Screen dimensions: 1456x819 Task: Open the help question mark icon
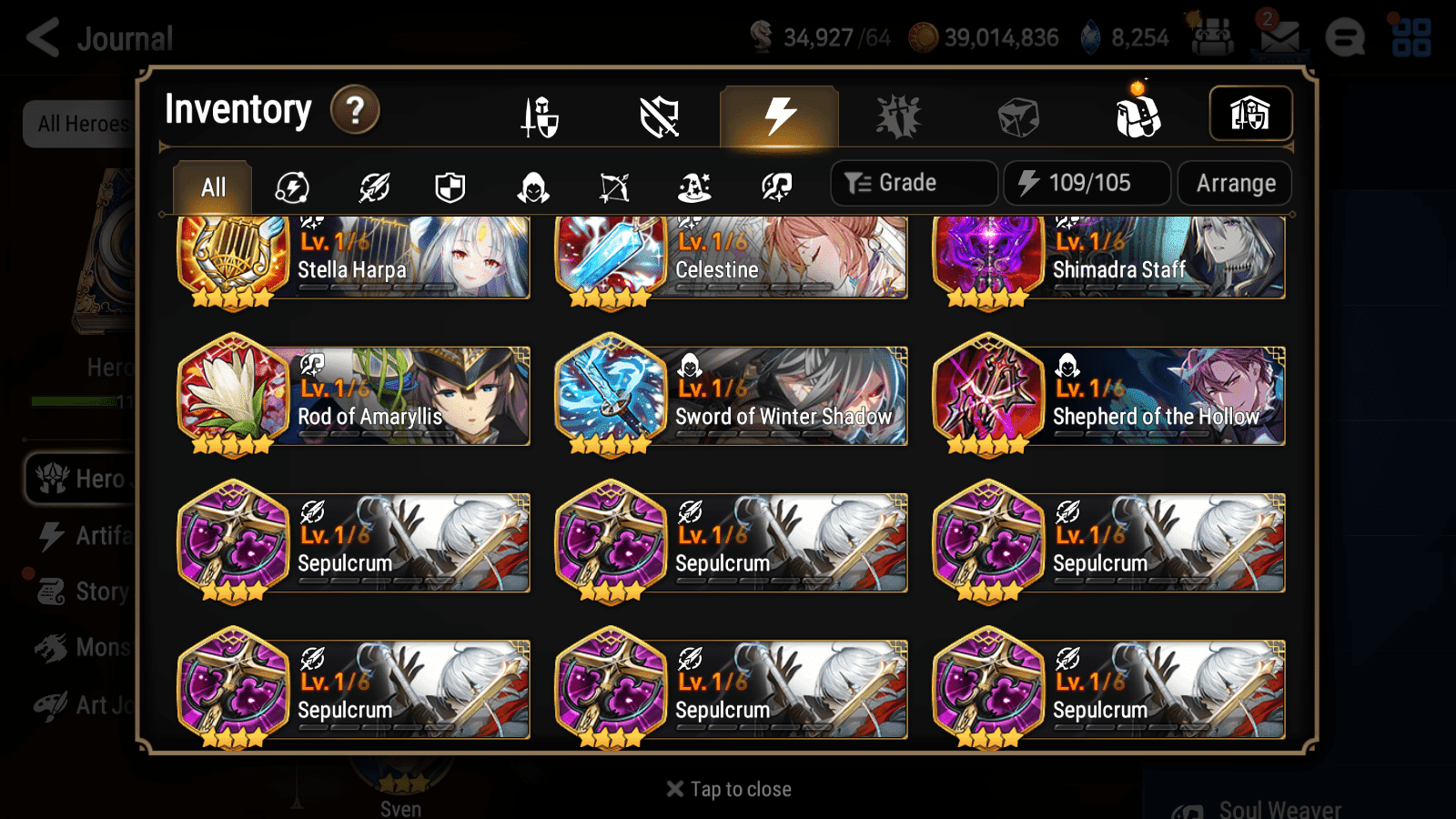(355, 110)
